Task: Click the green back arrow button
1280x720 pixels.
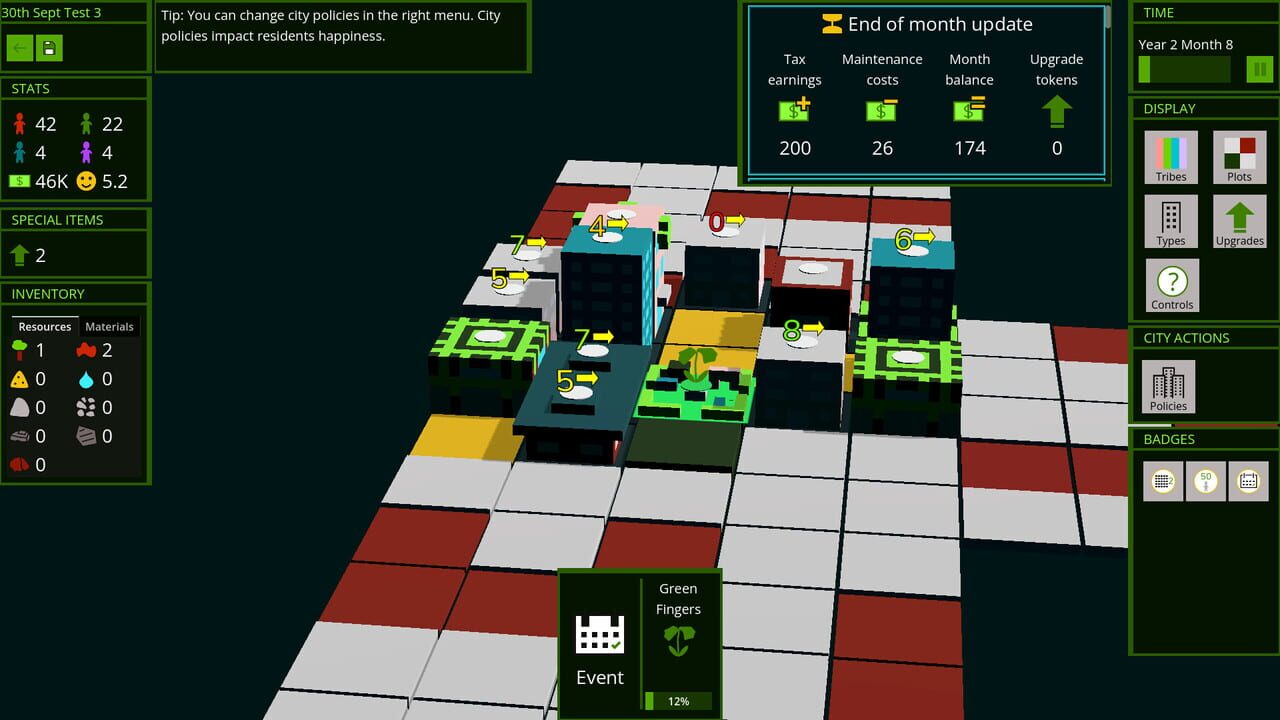Action: [21, 47]
